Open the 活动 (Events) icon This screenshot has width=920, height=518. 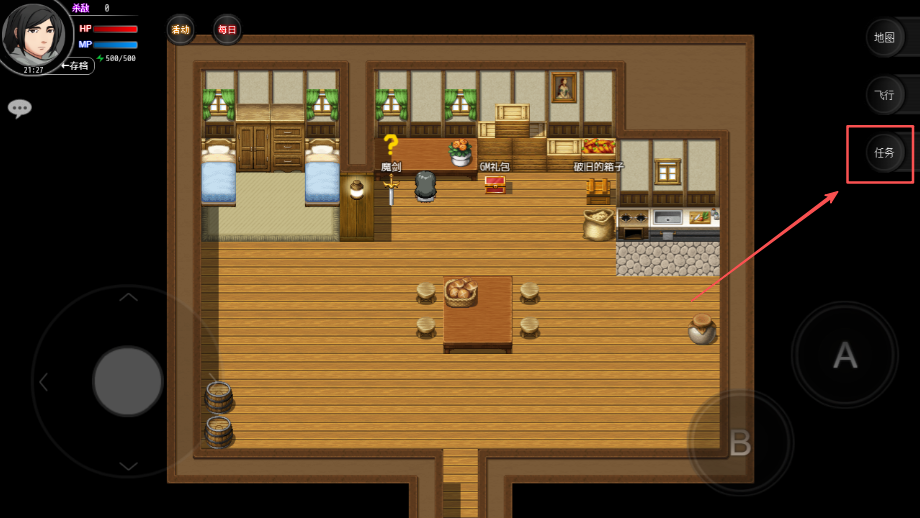[x=180, y=29]
